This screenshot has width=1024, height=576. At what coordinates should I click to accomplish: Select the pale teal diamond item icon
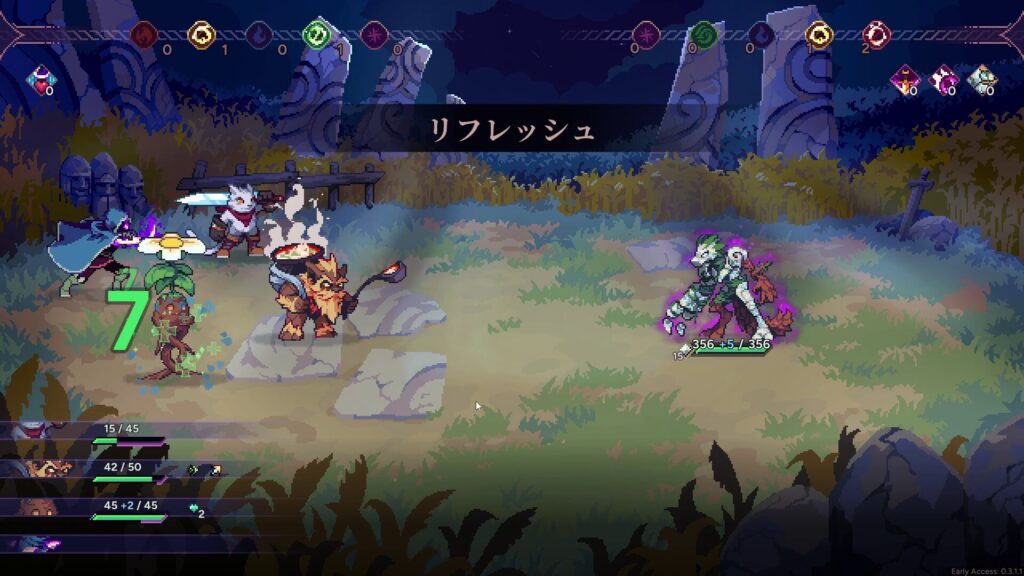click(979, 78)
